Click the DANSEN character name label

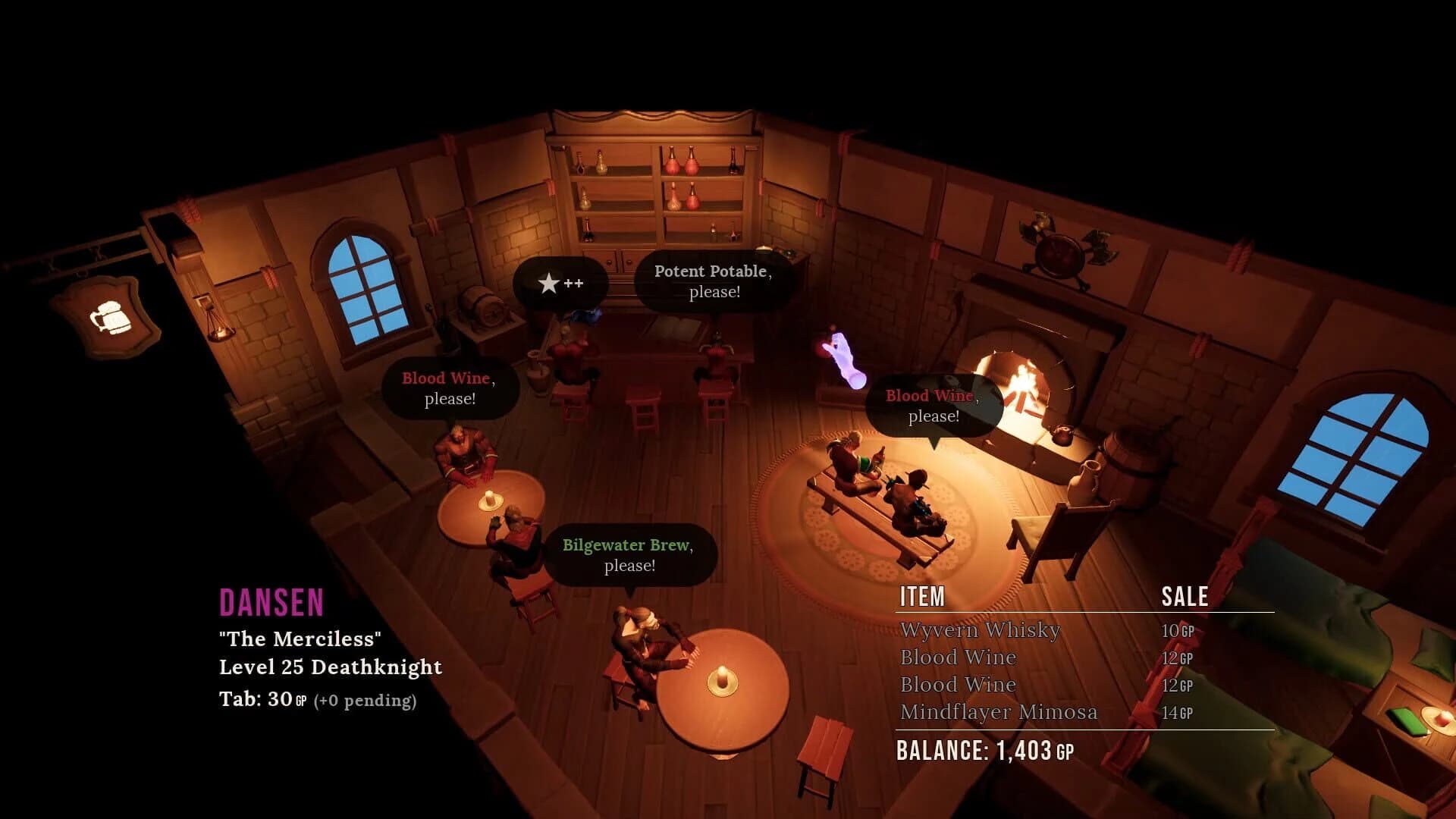(x=271, y=603)
